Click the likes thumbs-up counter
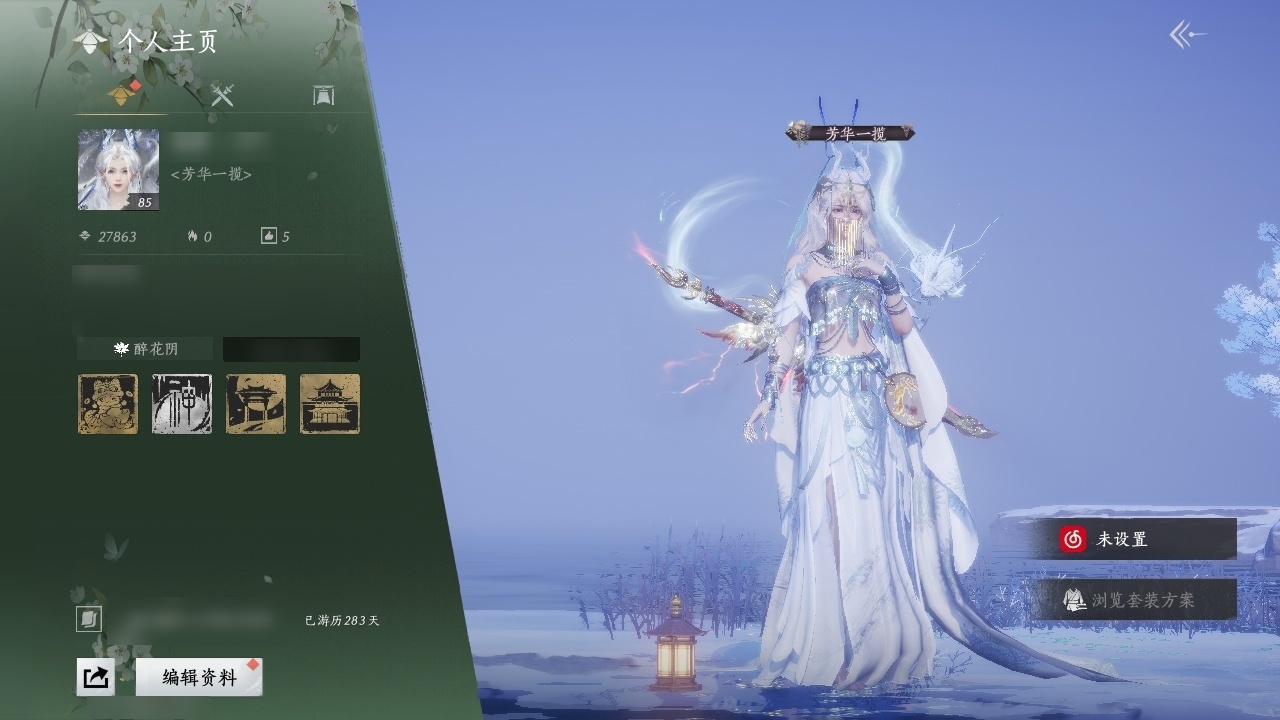 point(275,237)
